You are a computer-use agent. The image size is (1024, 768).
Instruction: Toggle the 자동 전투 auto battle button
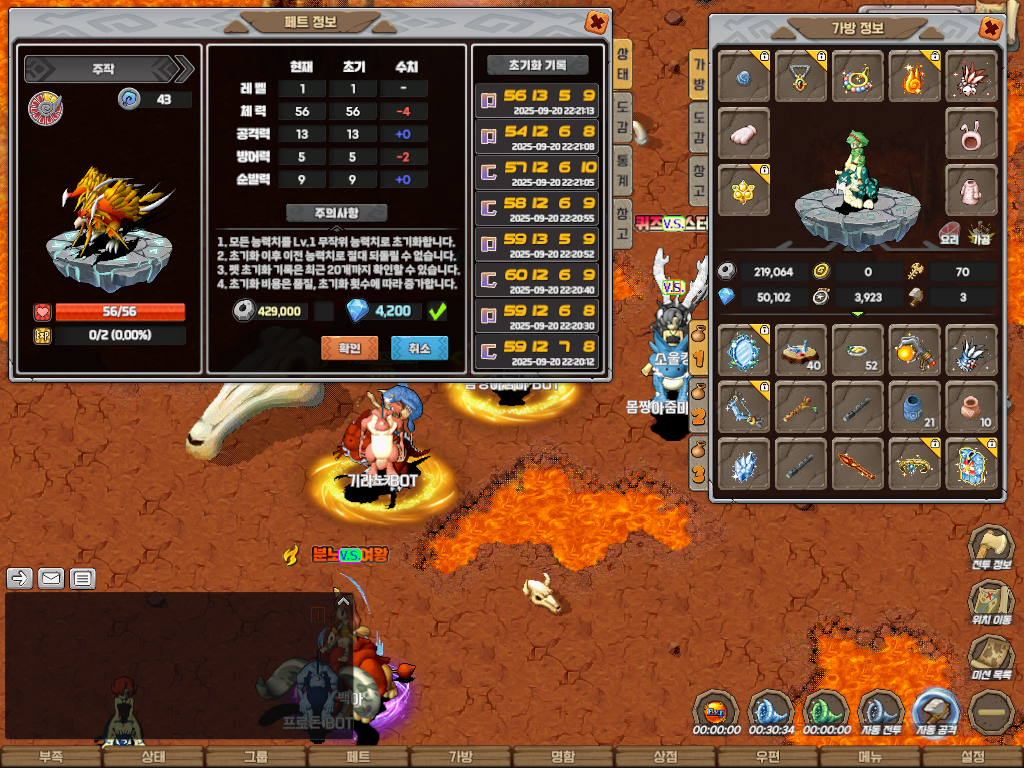[x=880, y=712]
